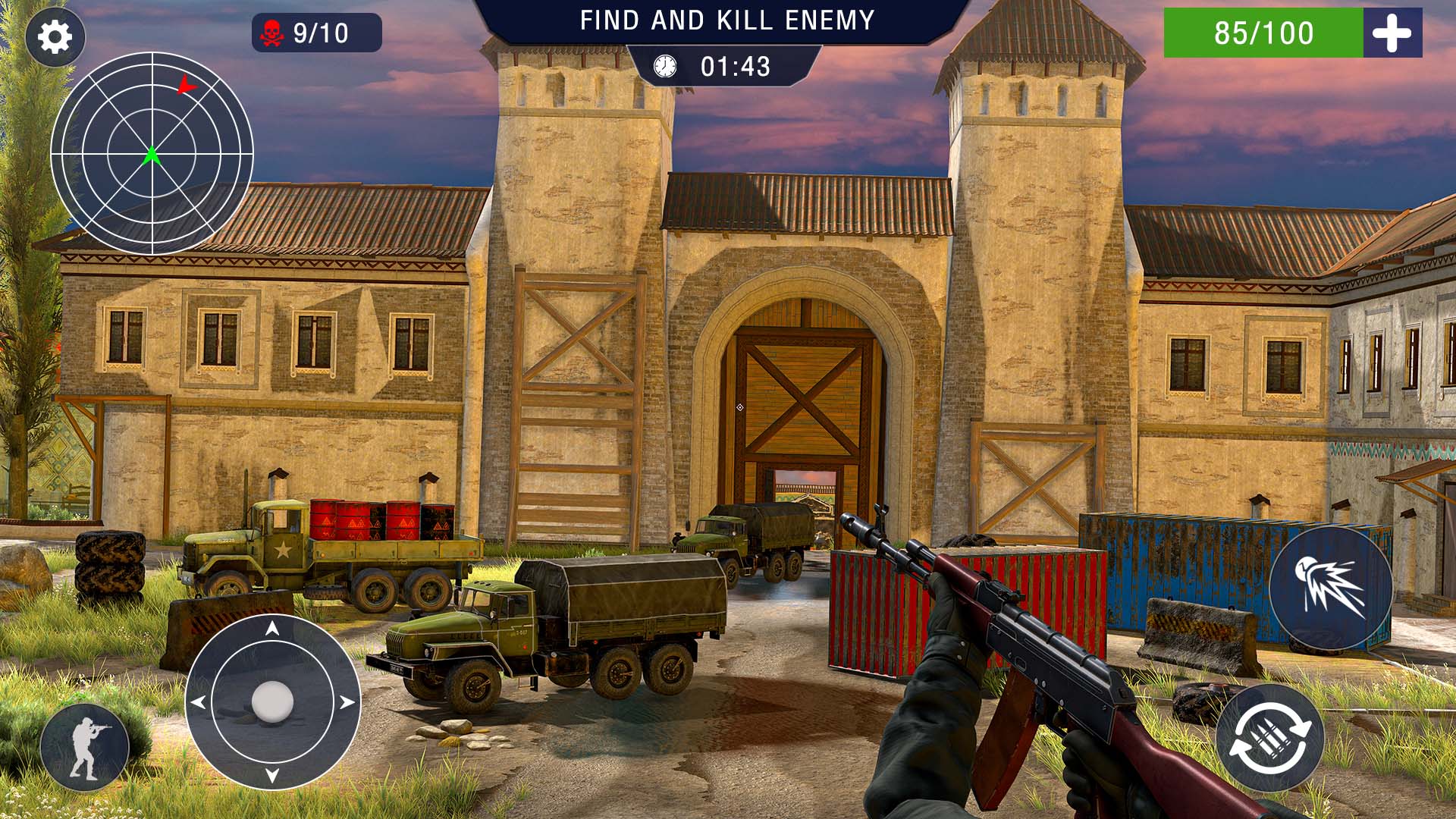Tap the movement joystick's right arrow

coord(347,702)
